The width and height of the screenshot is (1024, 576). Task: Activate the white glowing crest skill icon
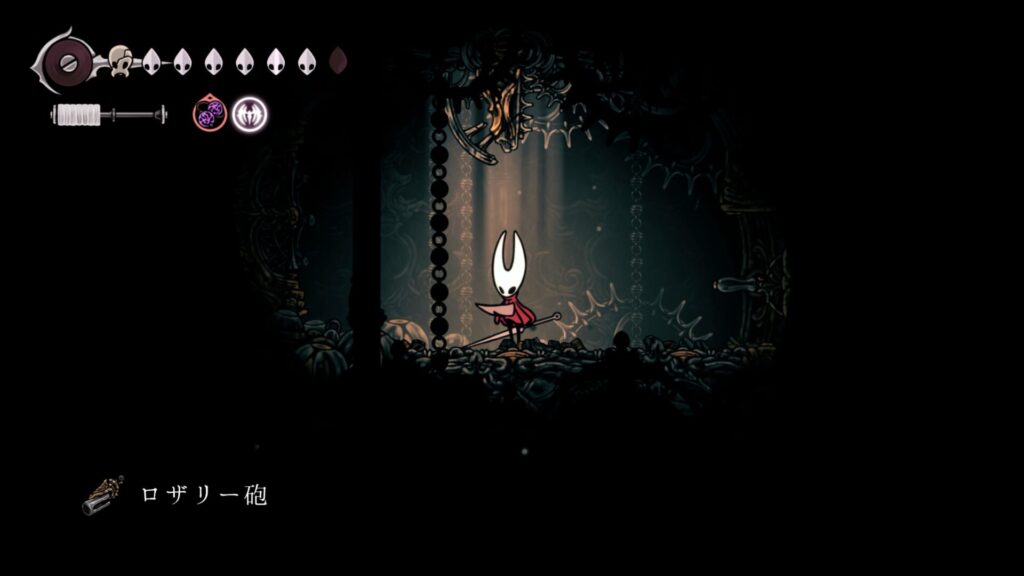coord(249,115)
